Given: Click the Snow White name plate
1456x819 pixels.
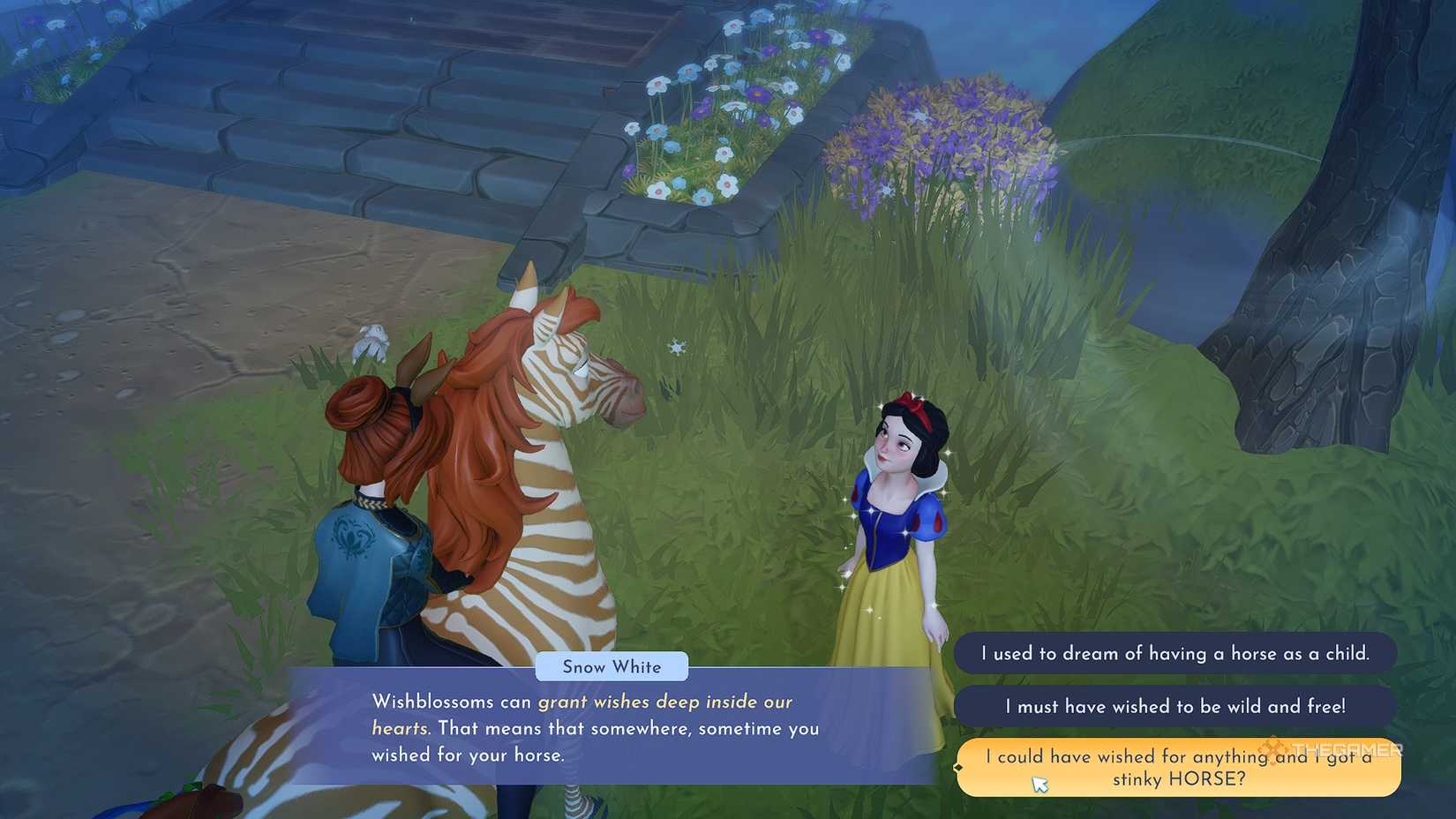Looking at the screenshot, I should coord(611,667).
